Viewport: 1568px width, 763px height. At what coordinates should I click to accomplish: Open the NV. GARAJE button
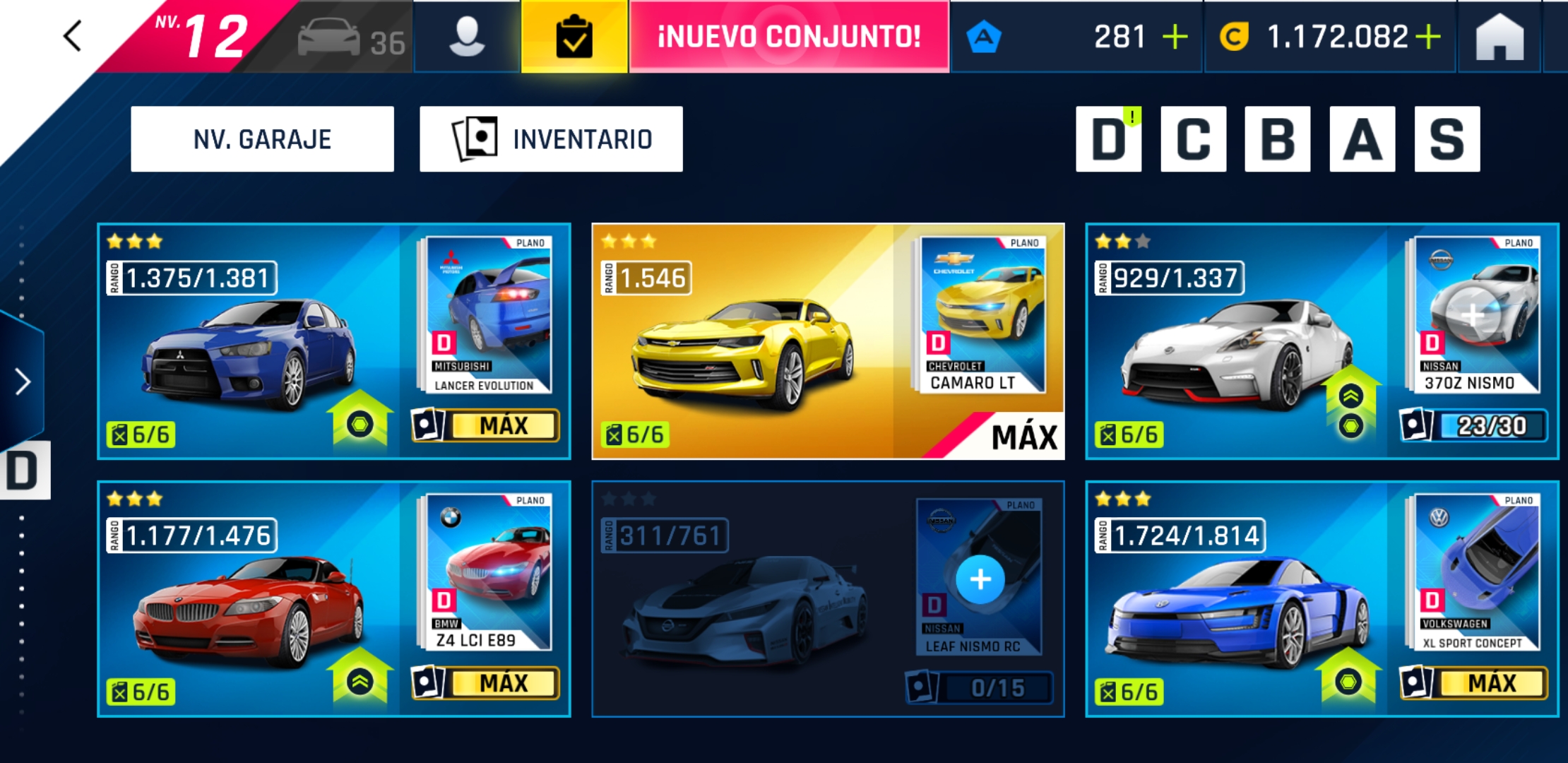click(261, 138)
